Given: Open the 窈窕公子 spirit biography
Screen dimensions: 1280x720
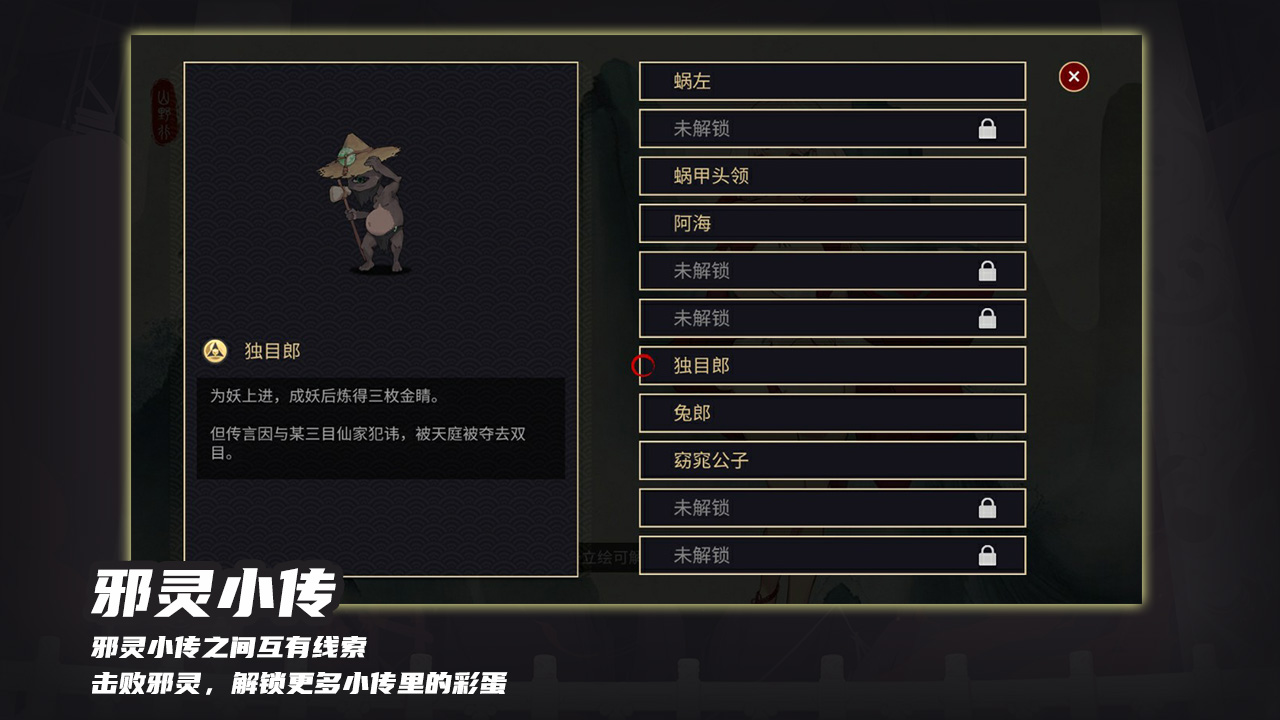Looking at the screenshot, I should coord(832,460).
